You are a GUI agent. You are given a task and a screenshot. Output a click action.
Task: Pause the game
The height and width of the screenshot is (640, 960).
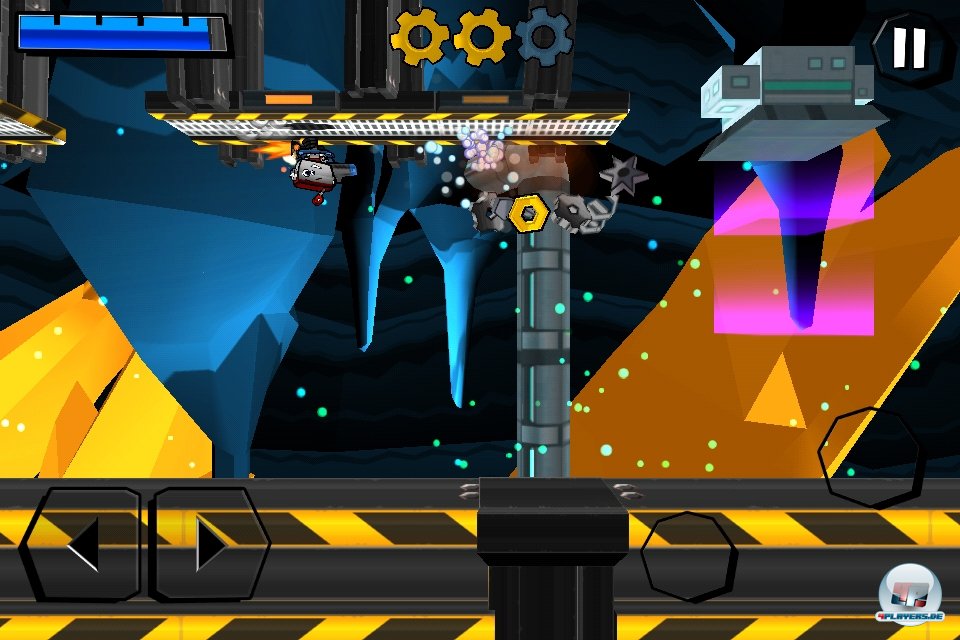(909, 46)
